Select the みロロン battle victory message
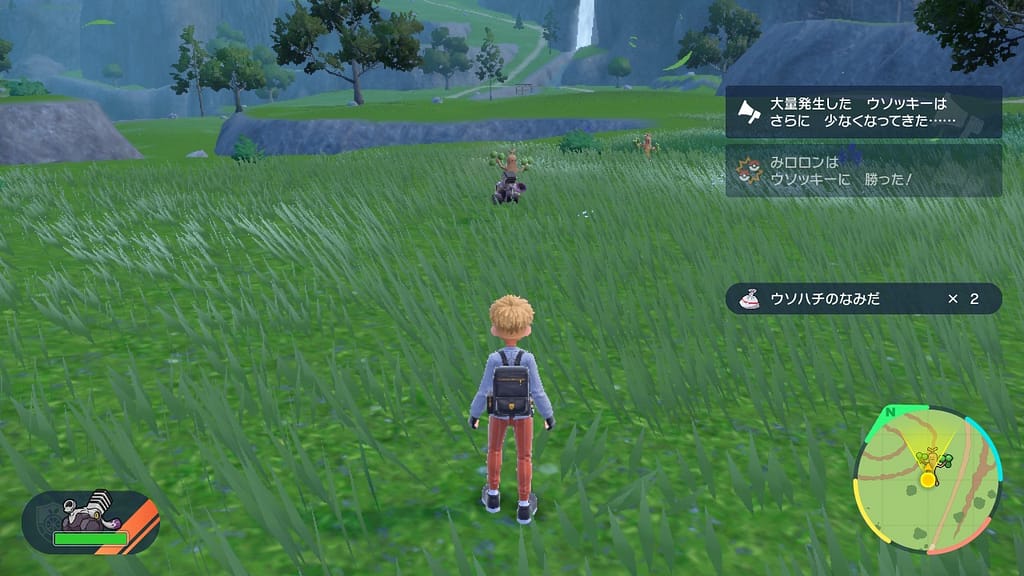 [x=863, y=170]
